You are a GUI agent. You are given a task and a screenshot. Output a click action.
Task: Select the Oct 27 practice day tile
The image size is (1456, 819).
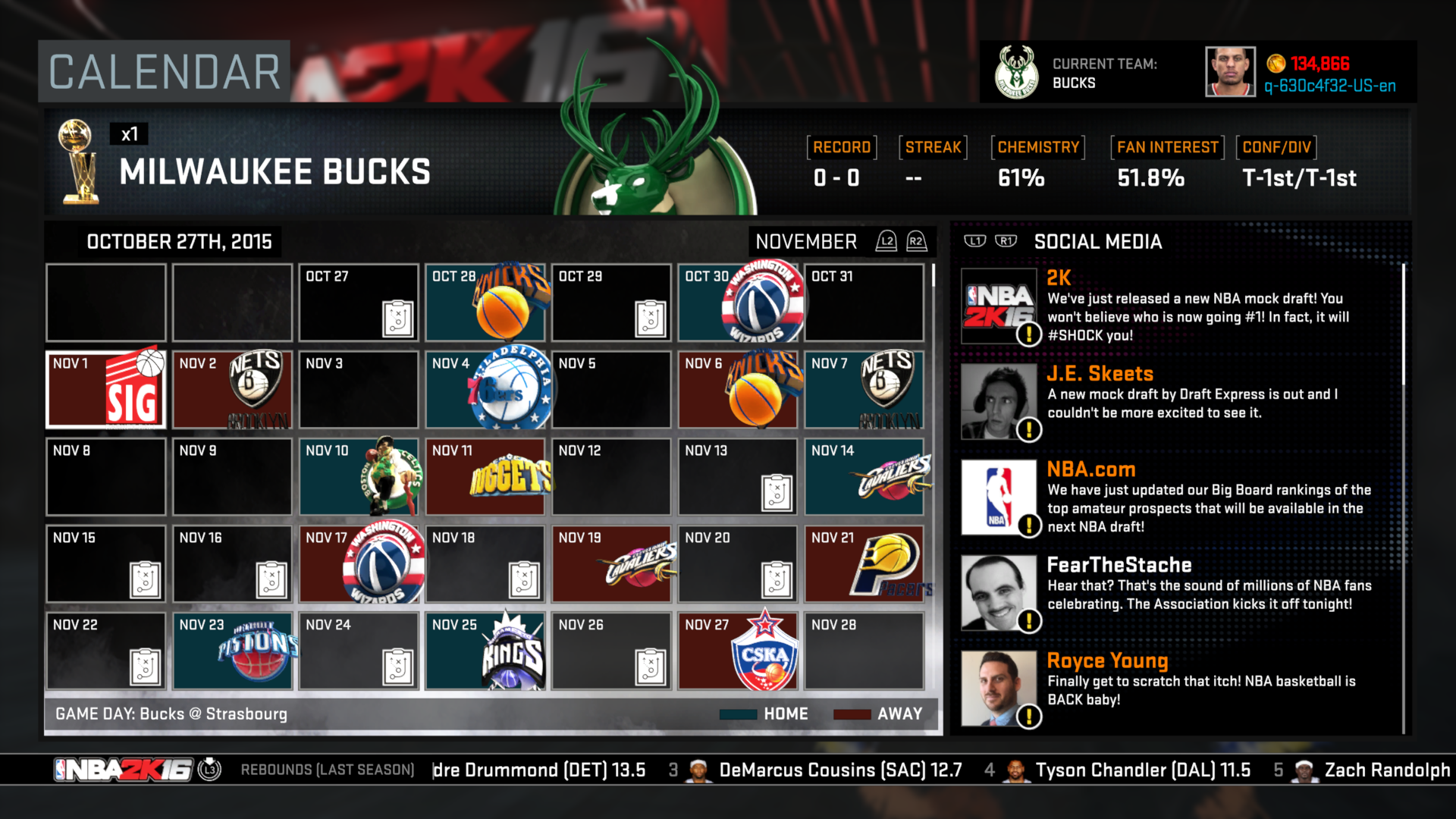tap(359, 303)
